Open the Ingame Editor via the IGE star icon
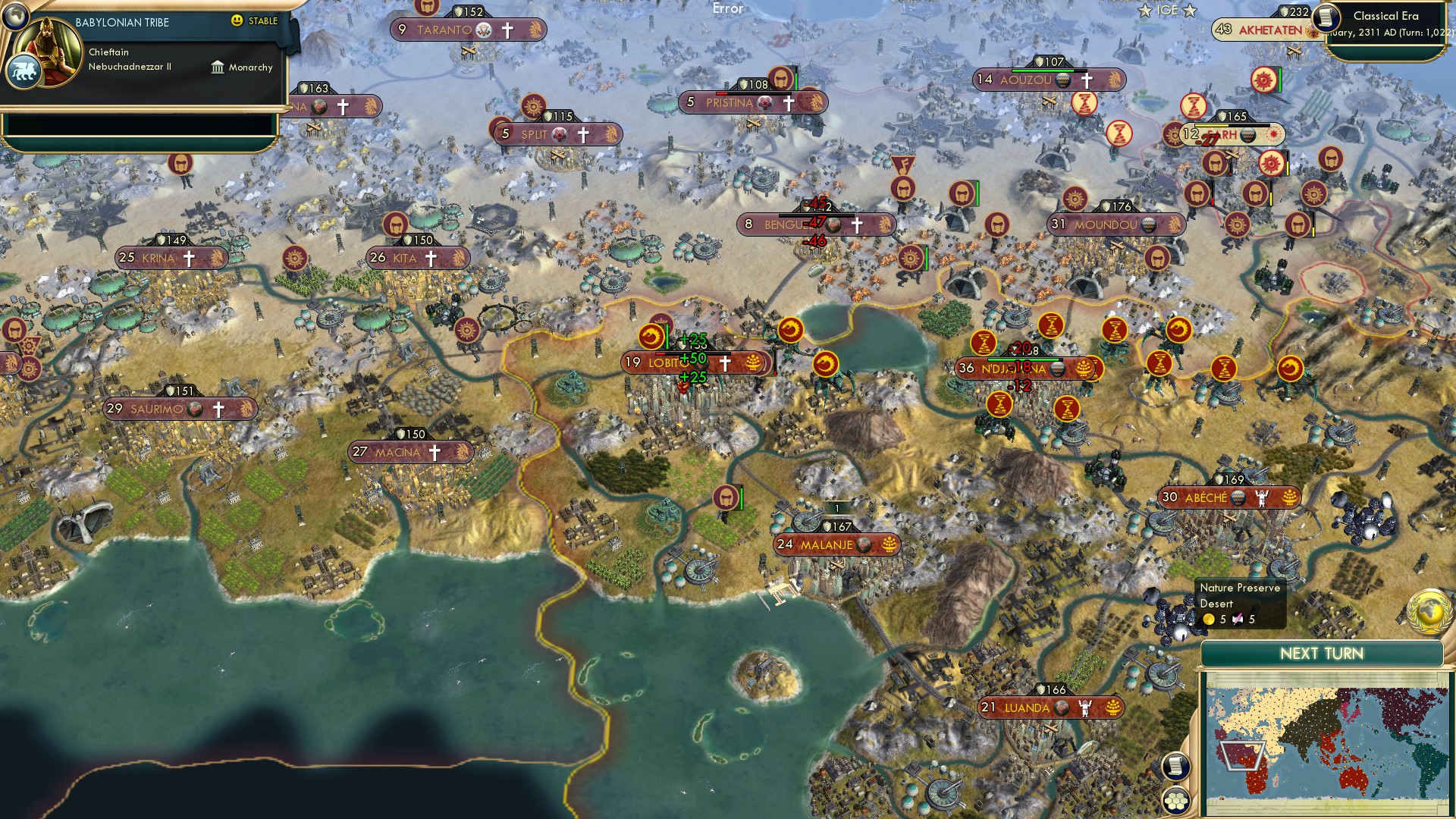This screenshot has width=1456, height=819. [x=1144, y=11]
